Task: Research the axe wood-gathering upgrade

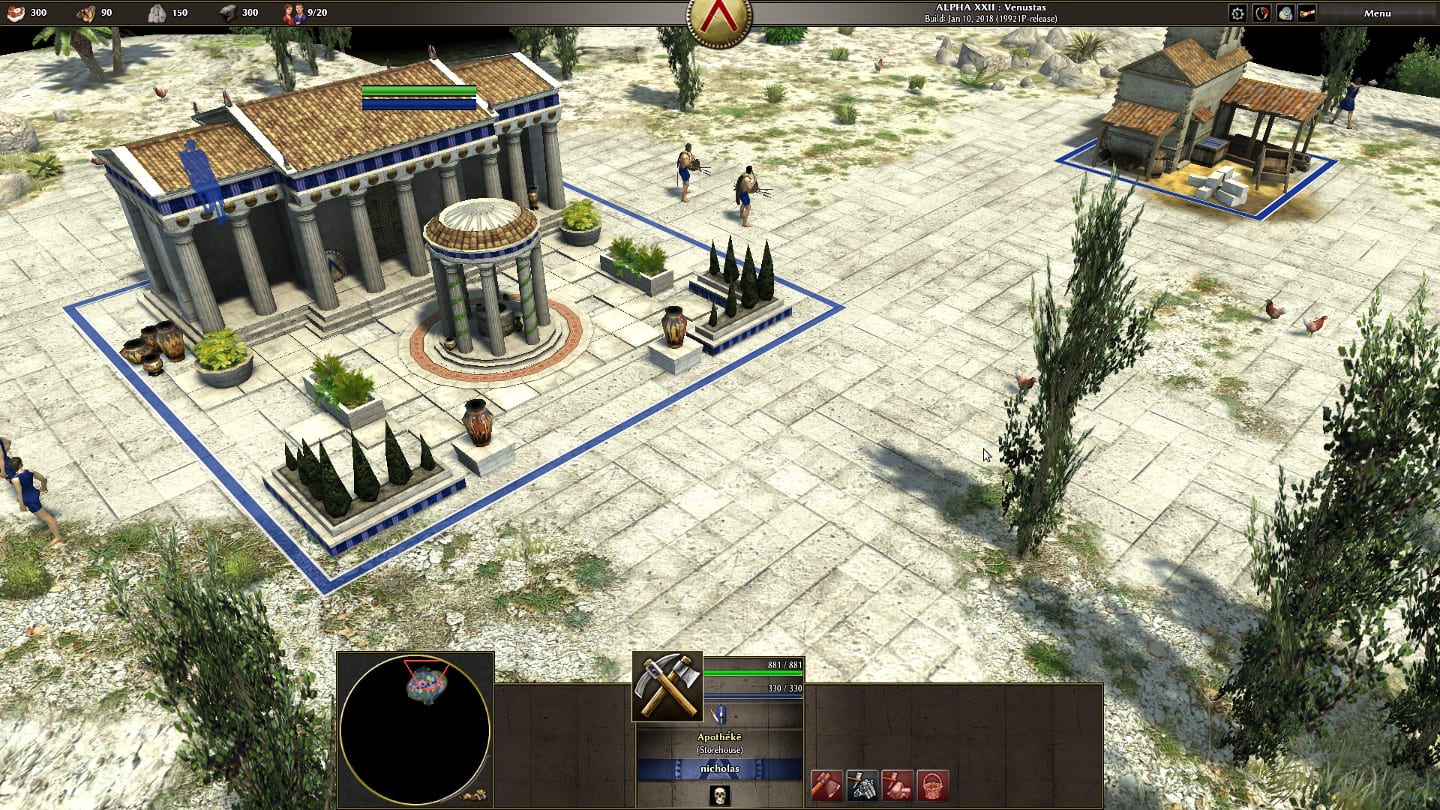Action: (x=826, y=785)
